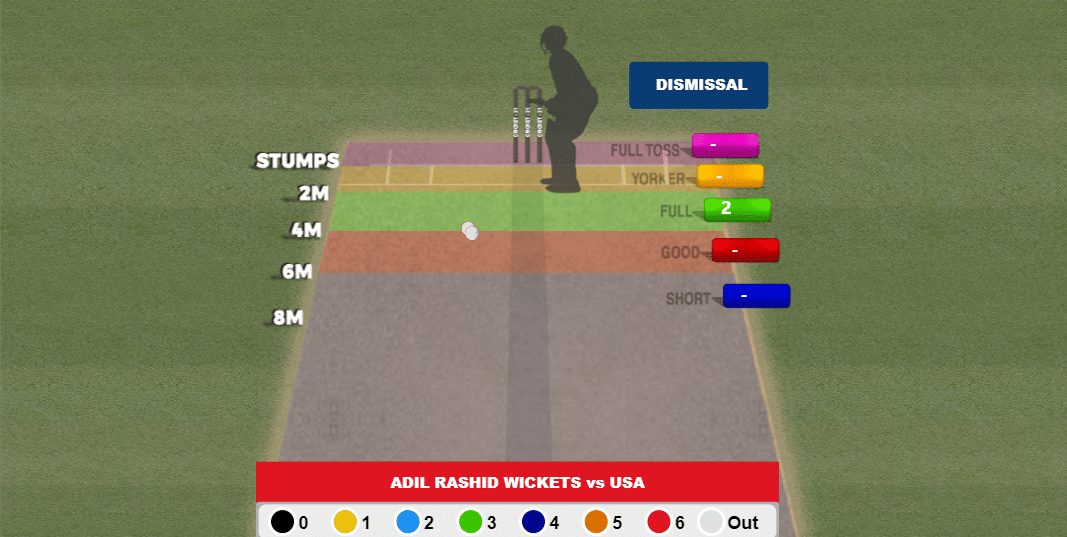Click the DISMISSAL button
The image size is (1067, 537).
698,85
